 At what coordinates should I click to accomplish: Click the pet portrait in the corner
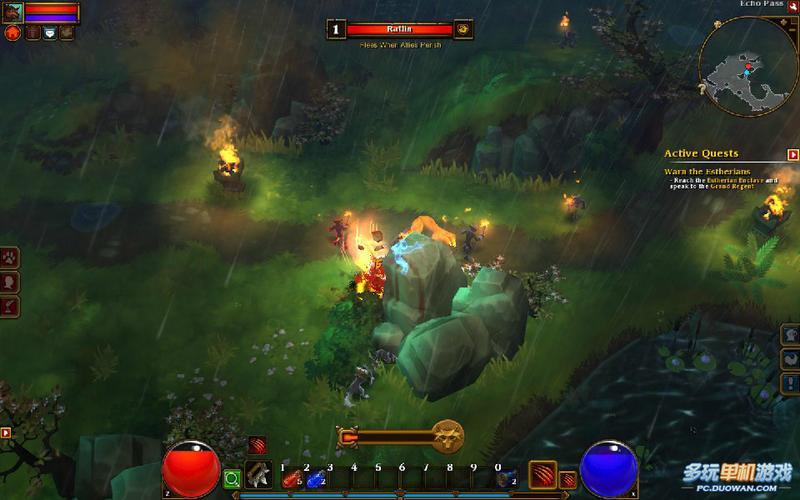point(12,12)
